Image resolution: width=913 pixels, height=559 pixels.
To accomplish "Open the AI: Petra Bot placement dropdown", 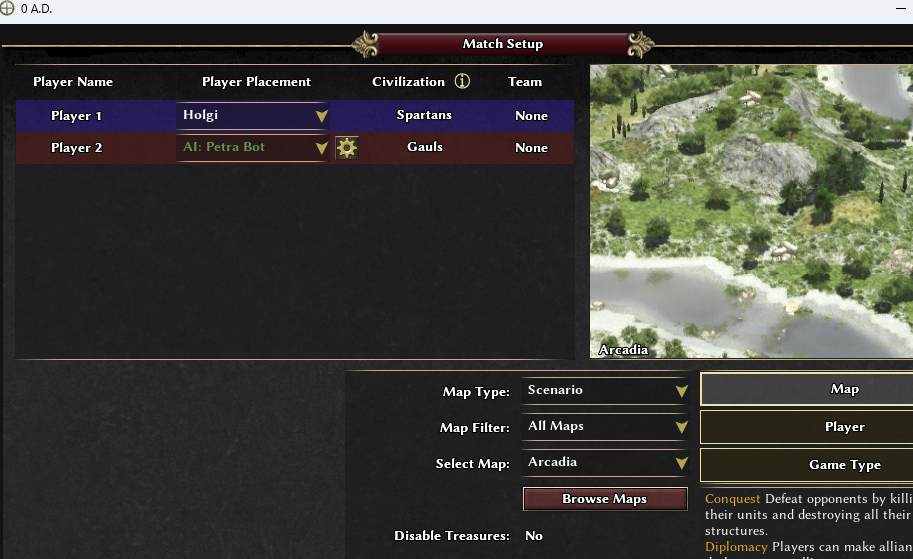I will pyautogui.click(x=253, y=148).
